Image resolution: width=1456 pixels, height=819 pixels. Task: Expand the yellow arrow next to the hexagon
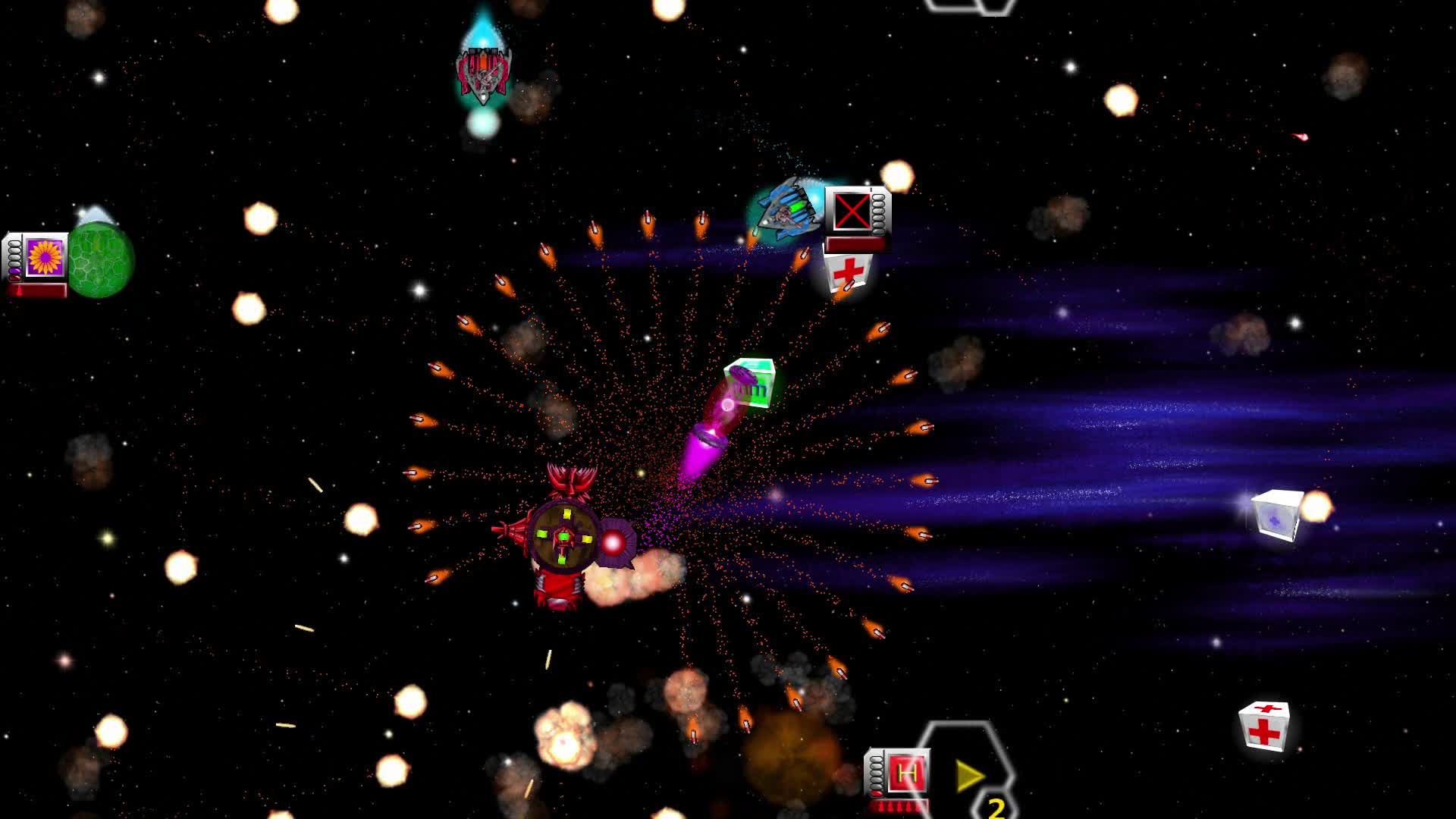[970, 774]
